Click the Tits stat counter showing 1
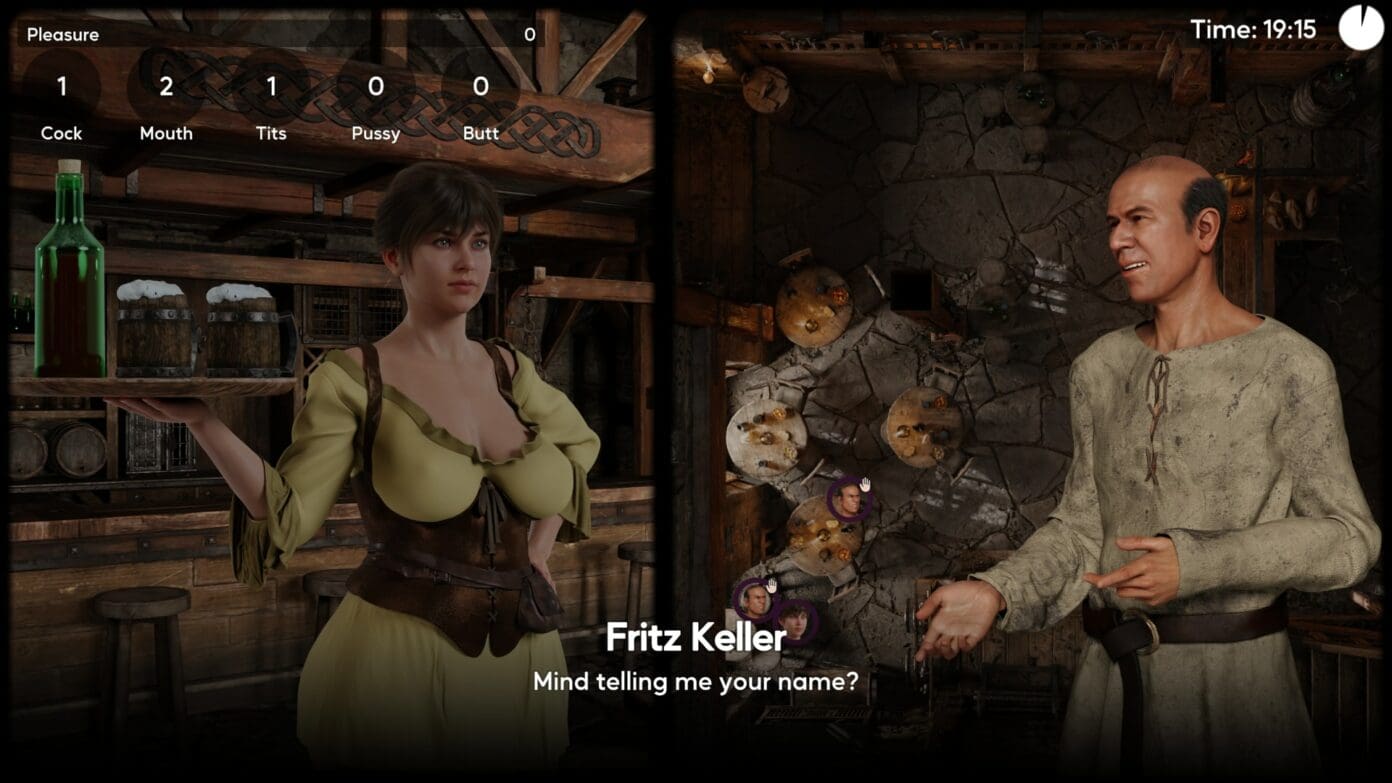Screen dimensions: 1392x783 coord(270,88)
